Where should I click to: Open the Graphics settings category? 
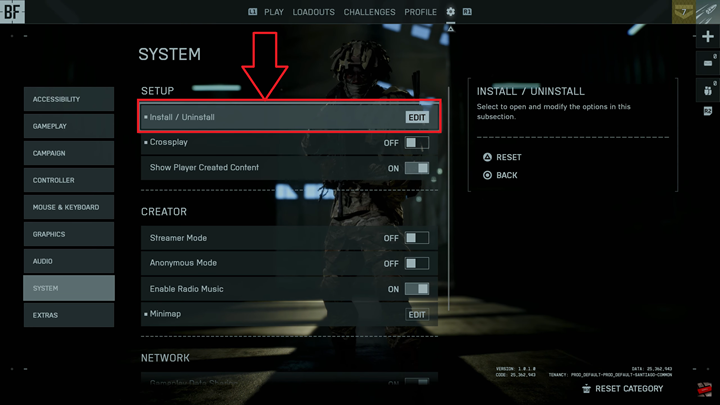69,234
